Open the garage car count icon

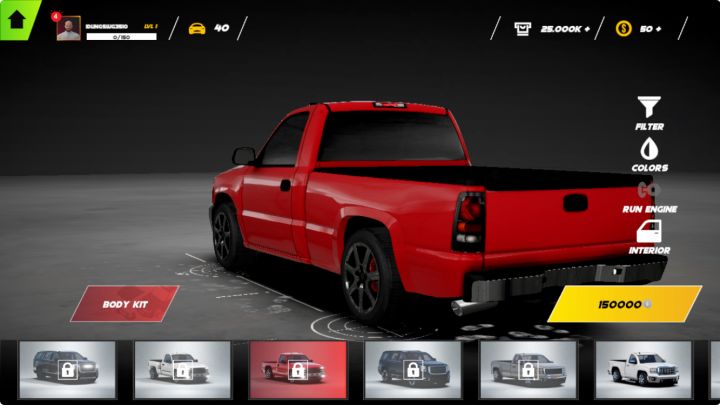[x=197, y=28]
